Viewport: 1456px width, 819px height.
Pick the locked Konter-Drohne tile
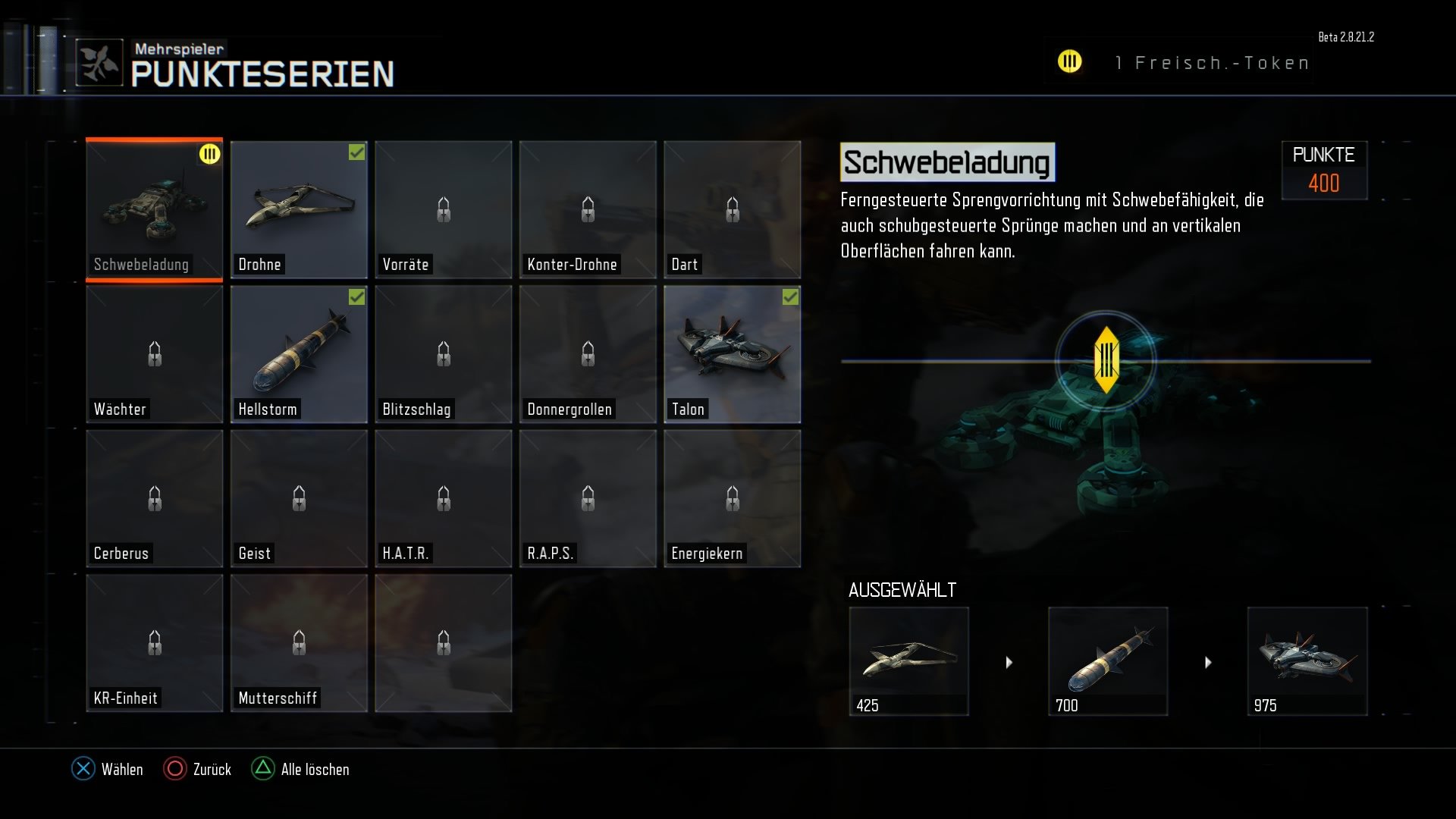click(588, 209)
